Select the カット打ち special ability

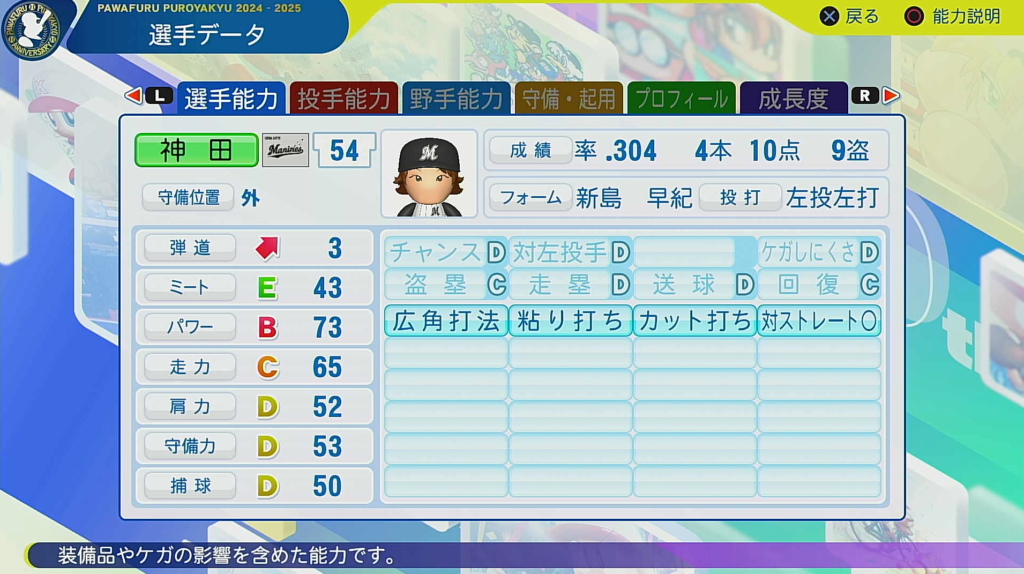click(x=694, y=320)
